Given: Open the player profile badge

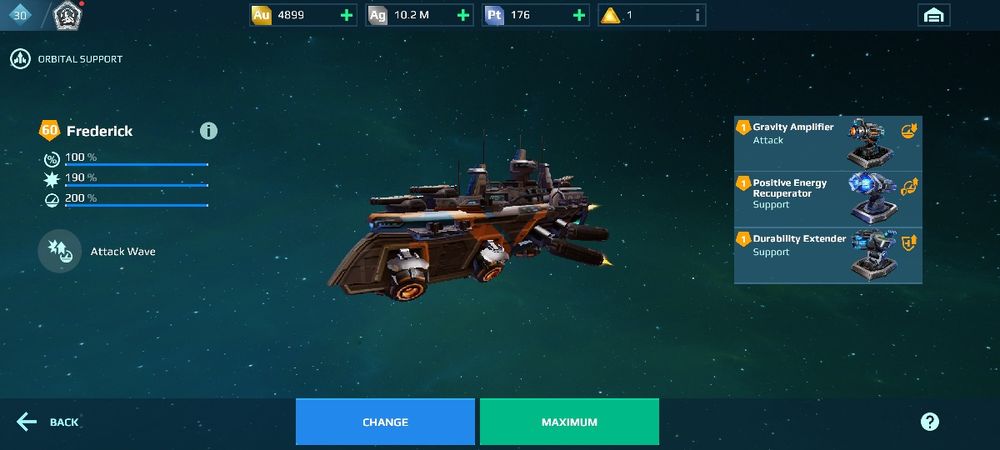Looking at the screenshot, I should pos(67,15).
